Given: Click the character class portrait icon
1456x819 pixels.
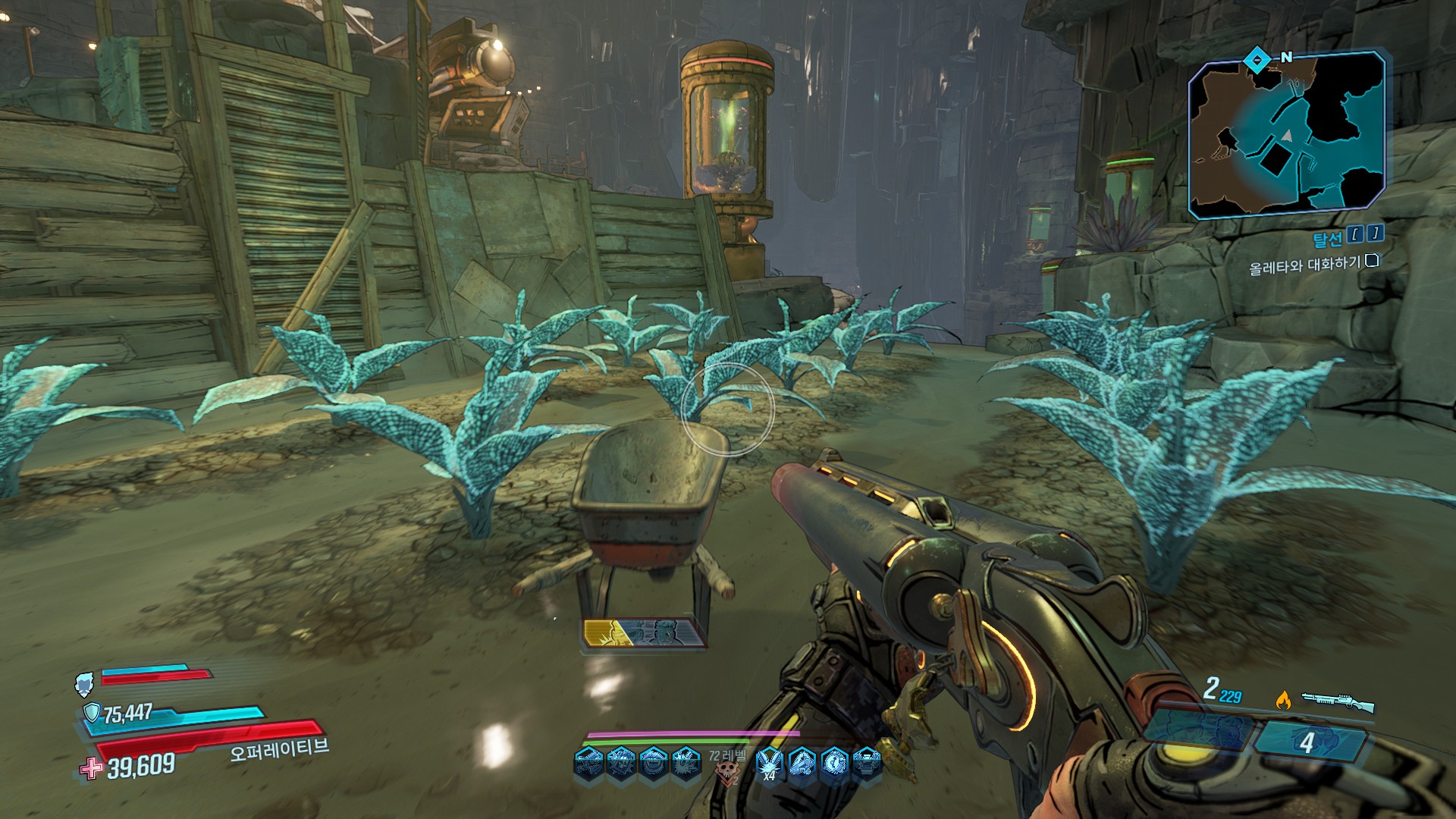Looking at the screenshot, I should (x=84, y=684).
